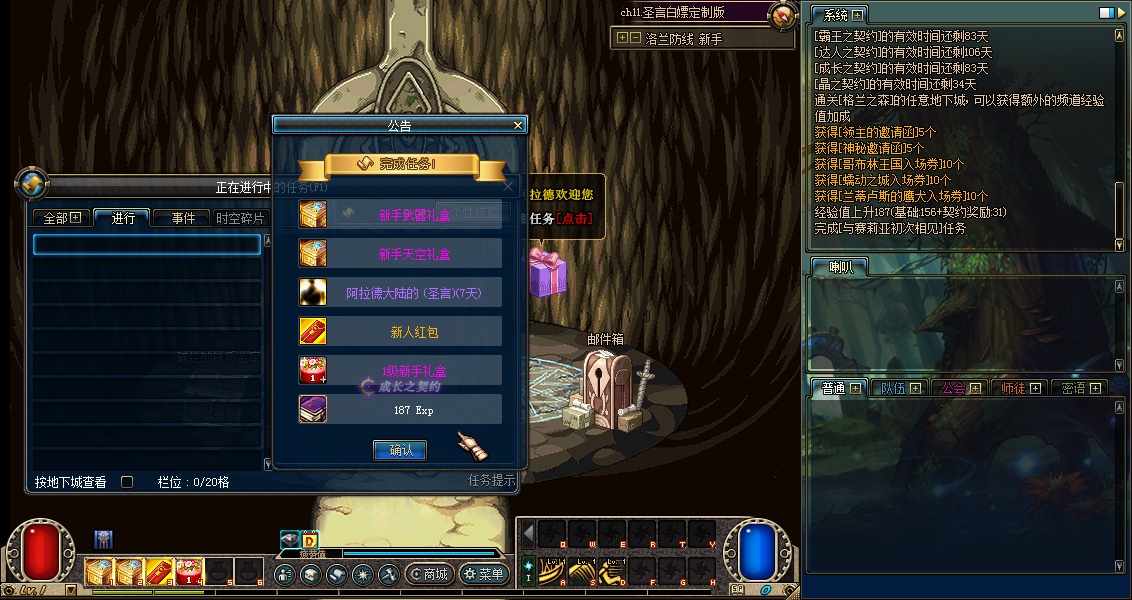Confirm the quest reward with 确认 button

[400, 451]
